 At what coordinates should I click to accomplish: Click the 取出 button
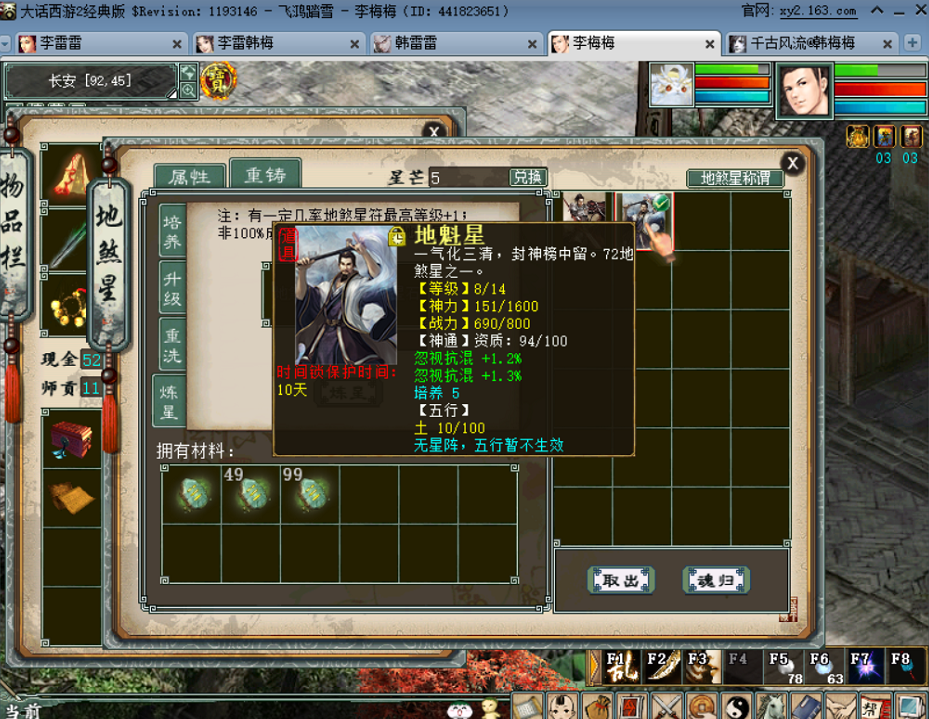click(x=620, y=580)
